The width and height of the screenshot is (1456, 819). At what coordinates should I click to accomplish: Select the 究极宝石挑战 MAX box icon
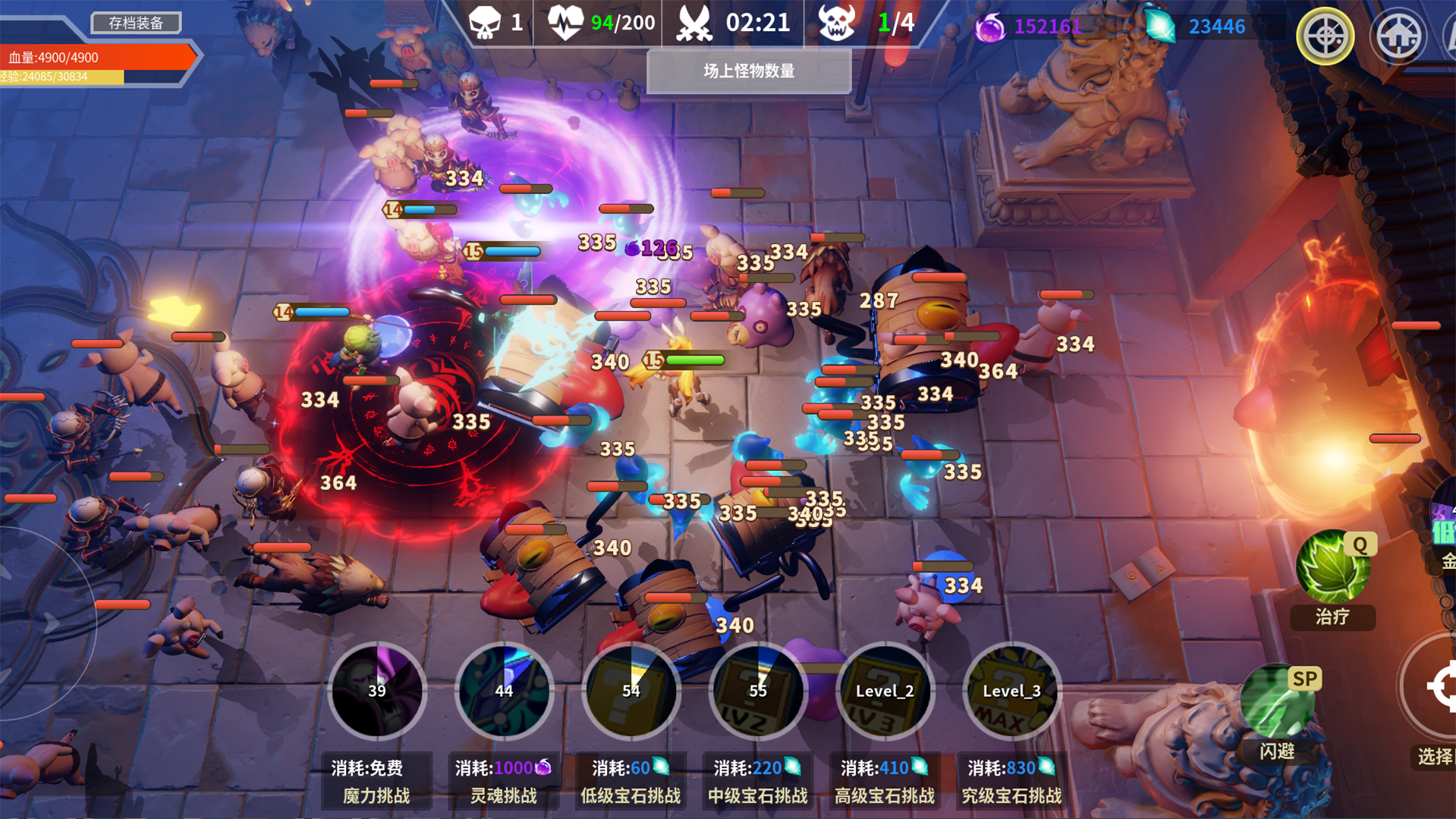(1012, 692)
